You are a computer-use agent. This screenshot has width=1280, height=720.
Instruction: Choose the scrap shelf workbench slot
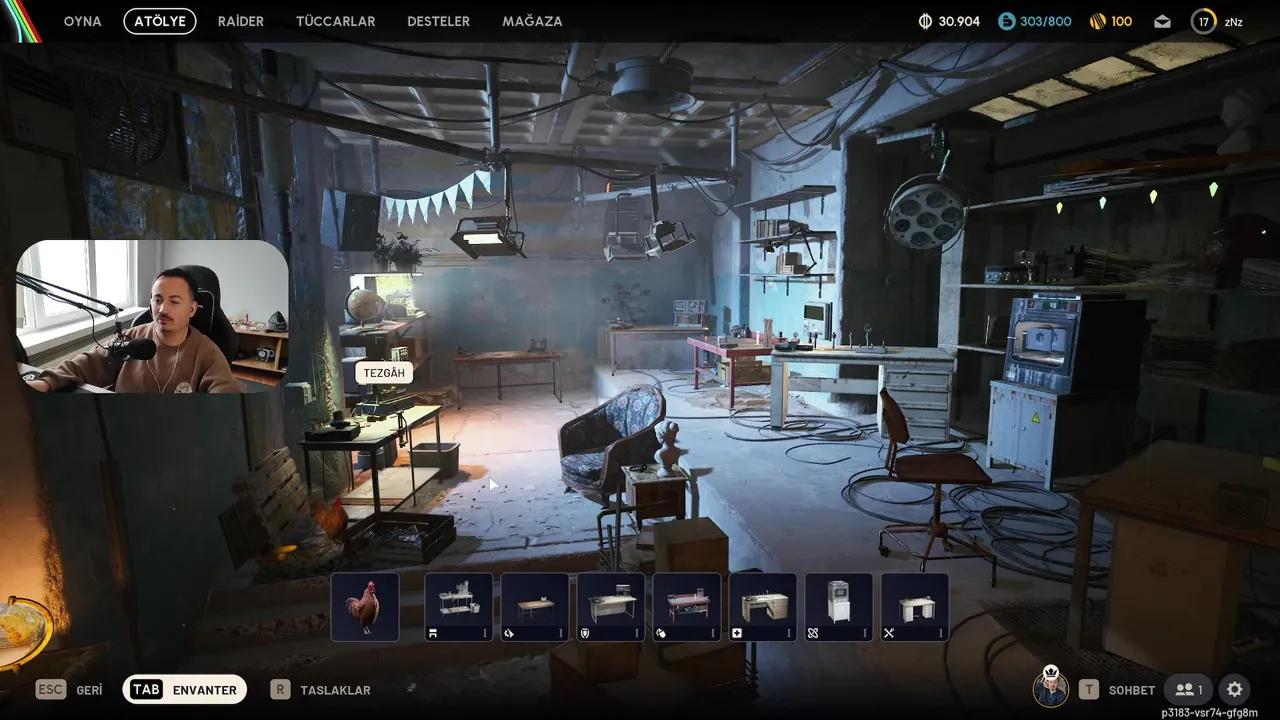[x=459, y=606]
